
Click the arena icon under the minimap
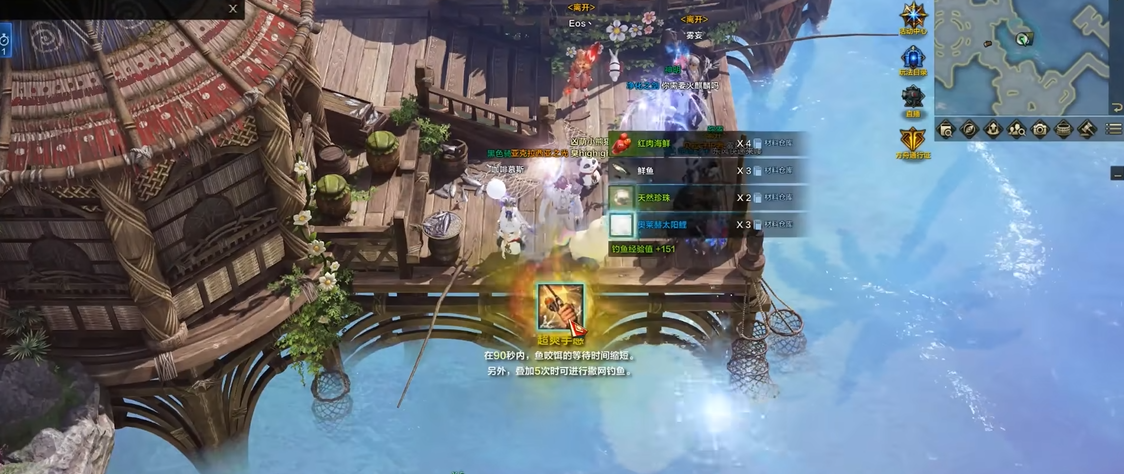tap(993, 129)
